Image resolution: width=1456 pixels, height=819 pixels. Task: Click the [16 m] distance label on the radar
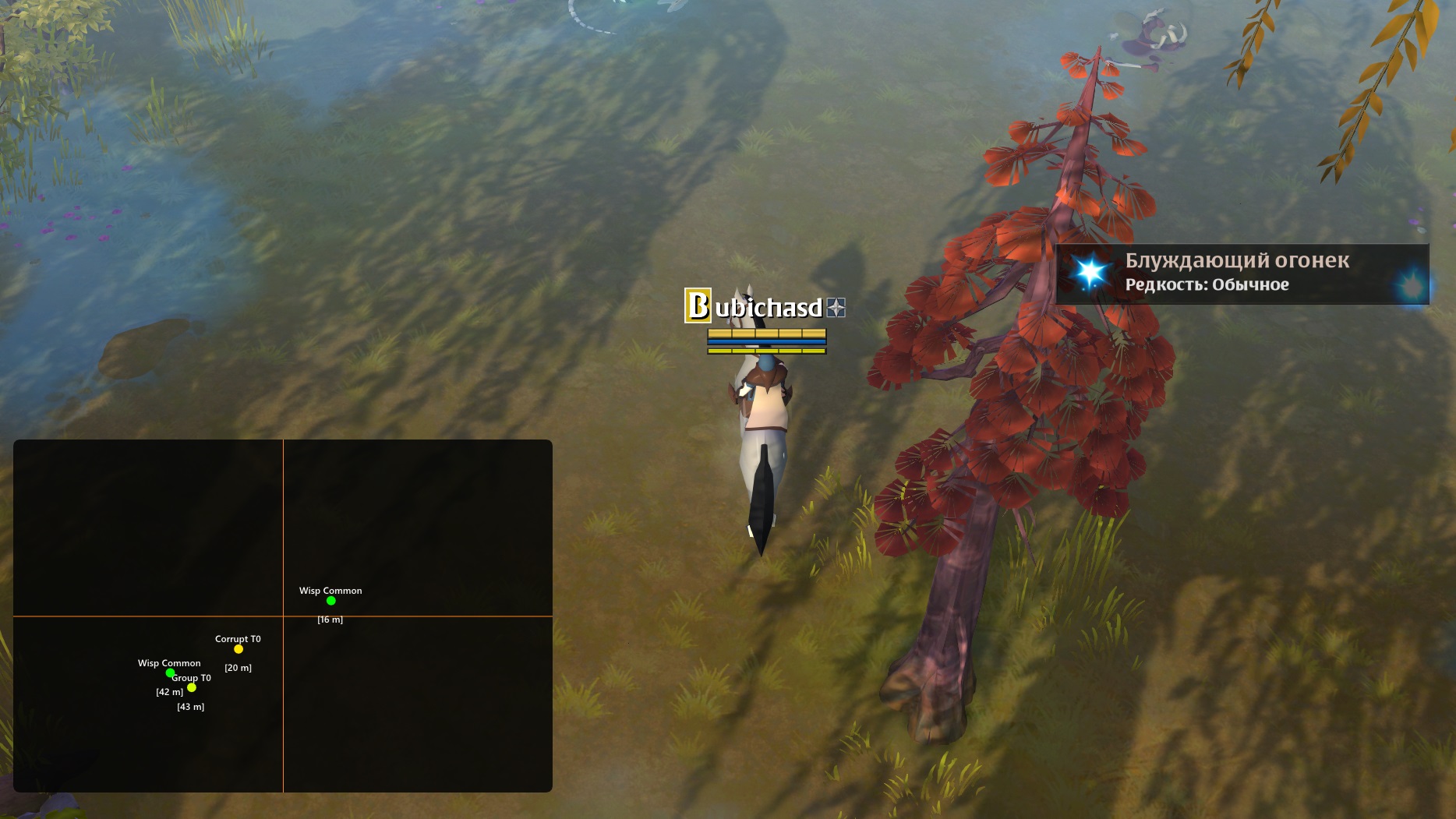(x=330, y=620)
